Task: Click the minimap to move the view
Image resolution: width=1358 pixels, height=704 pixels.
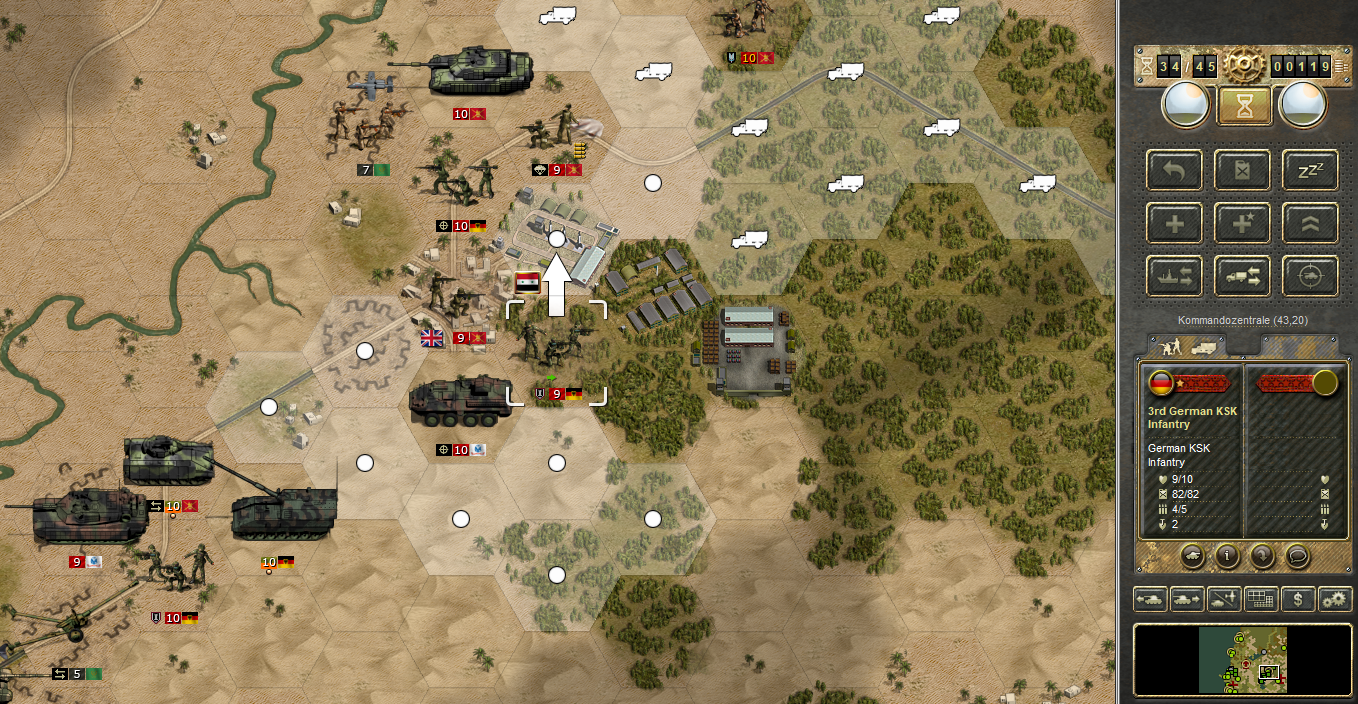Action: tap(1243, 660)
